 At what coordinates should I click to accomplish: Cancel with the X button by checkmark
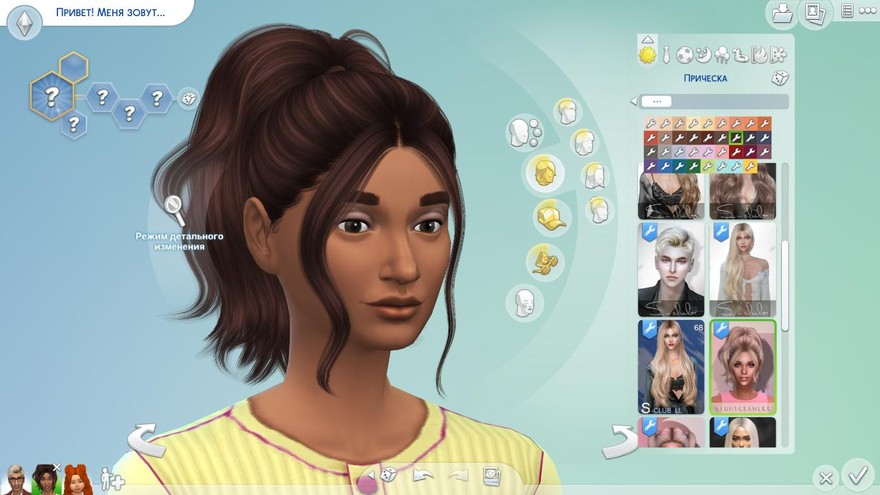(x=824, y=477)
